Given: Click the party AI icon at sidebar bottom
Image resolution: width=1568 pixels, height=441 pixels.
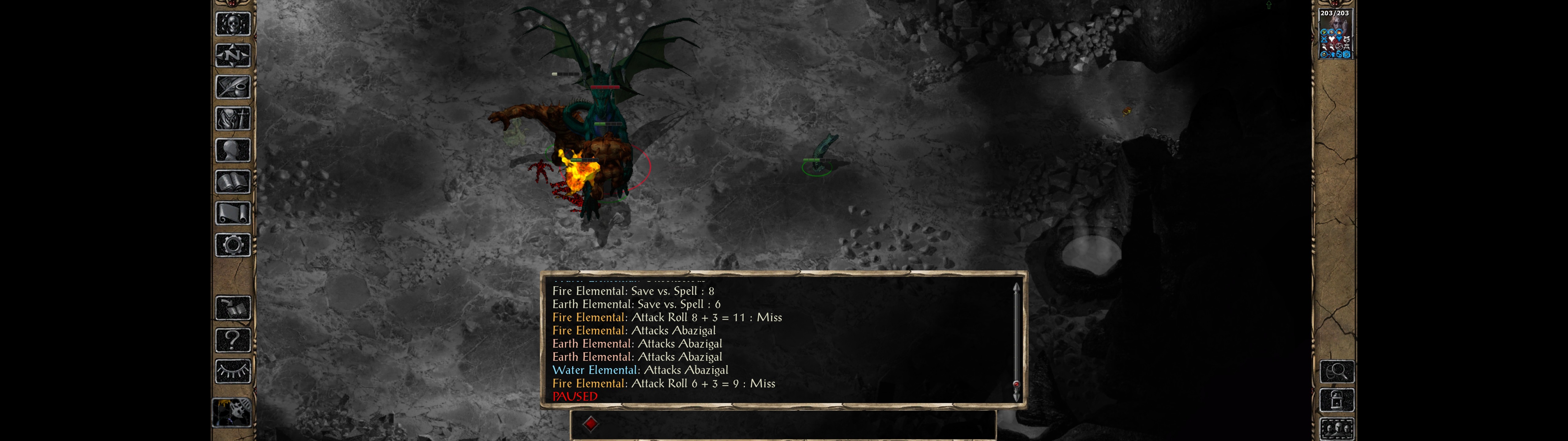Looking at the screenshot, I should pyautogui.click(x=231, y=413).
